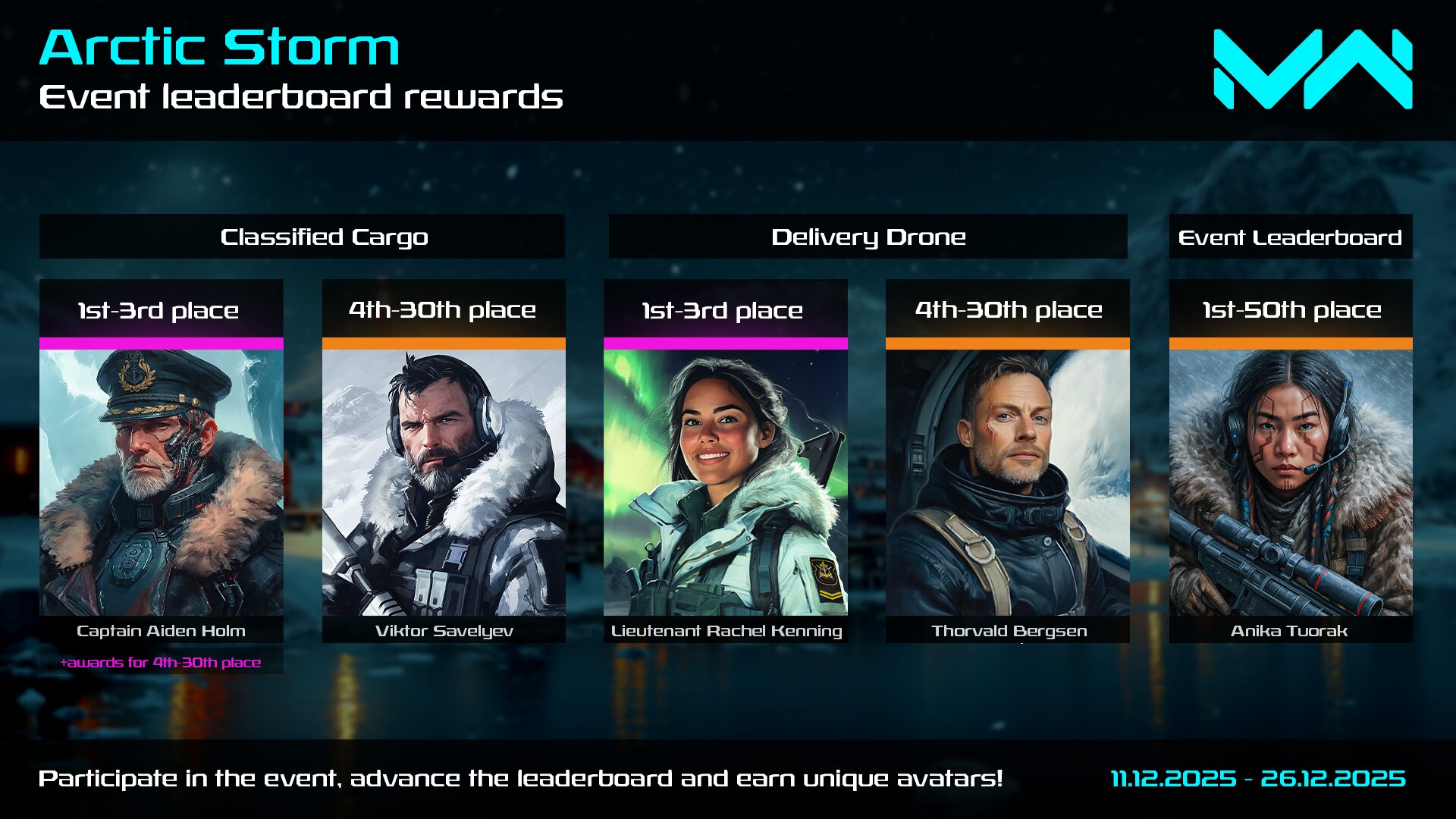1456x819 pixels.
Task: Select the Thorvald Bergsen avatar card
Action: tap(1008, 482)
